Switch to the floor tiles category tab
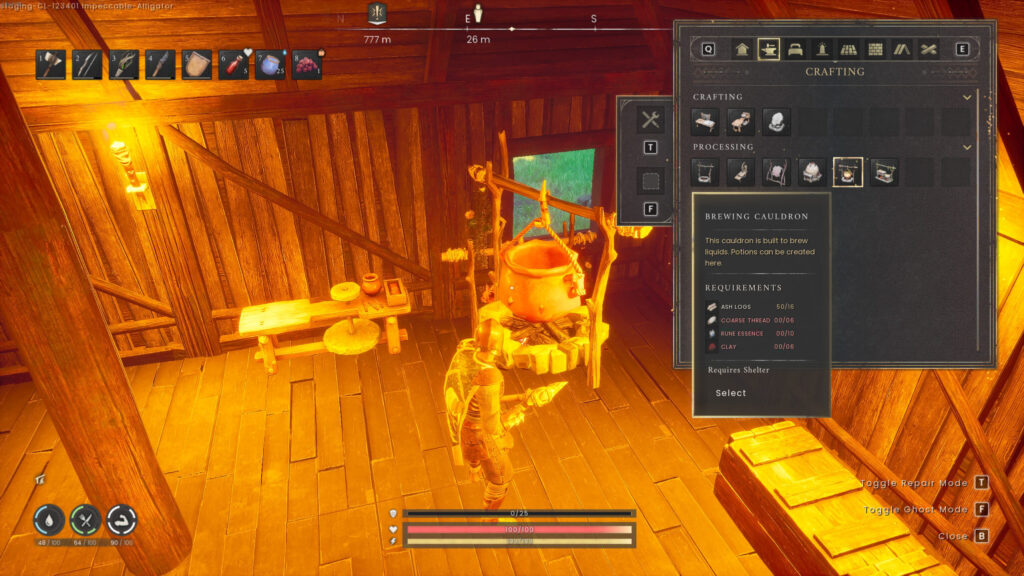 click(x=849, y=49)
